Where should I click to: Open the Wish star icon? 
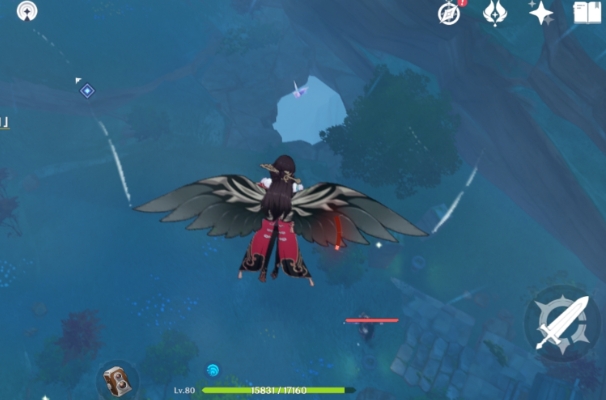coord(541,13)
